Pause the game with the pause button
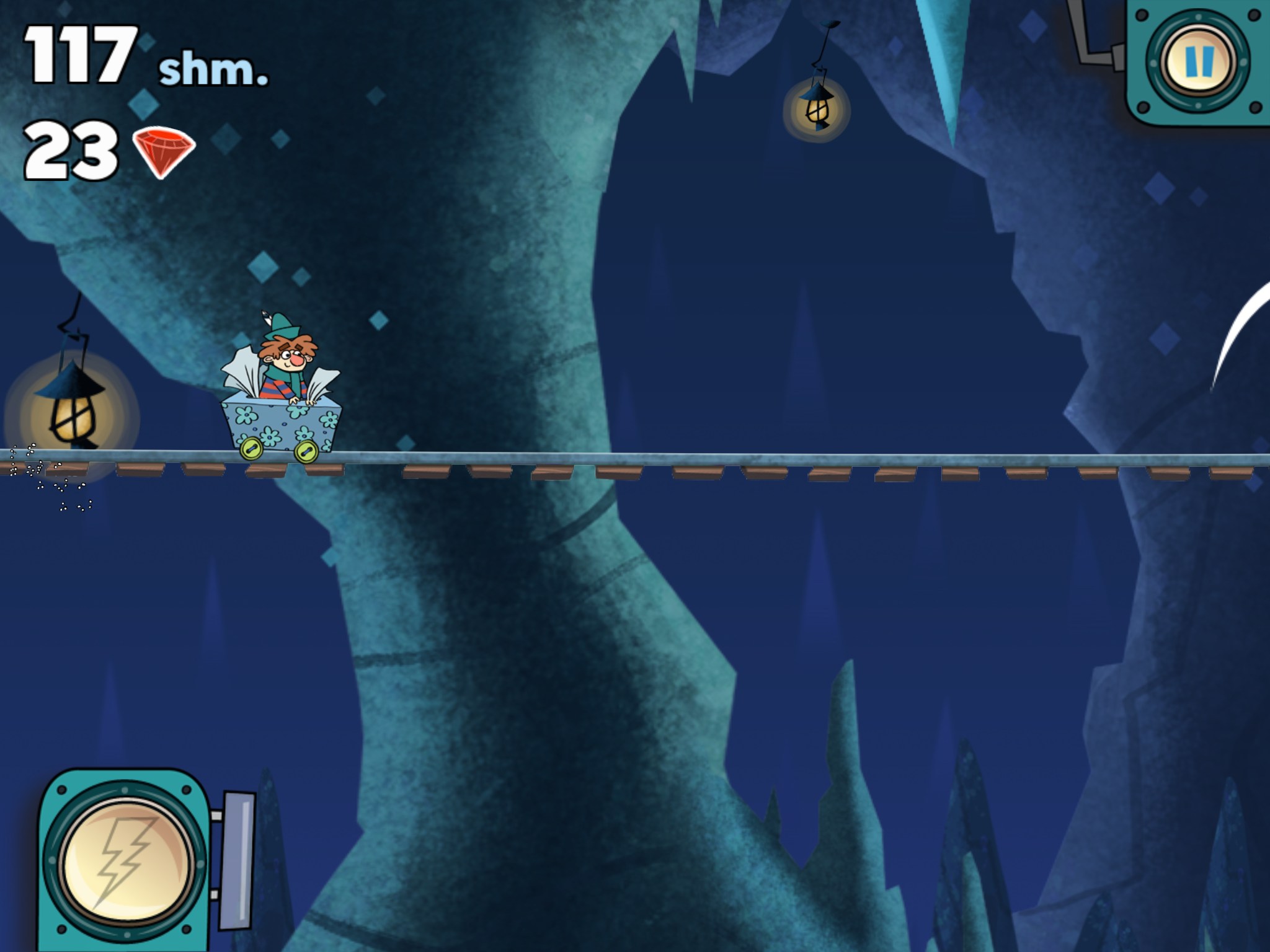This screenshot has height=952, width=1270. pos(1198,61)
